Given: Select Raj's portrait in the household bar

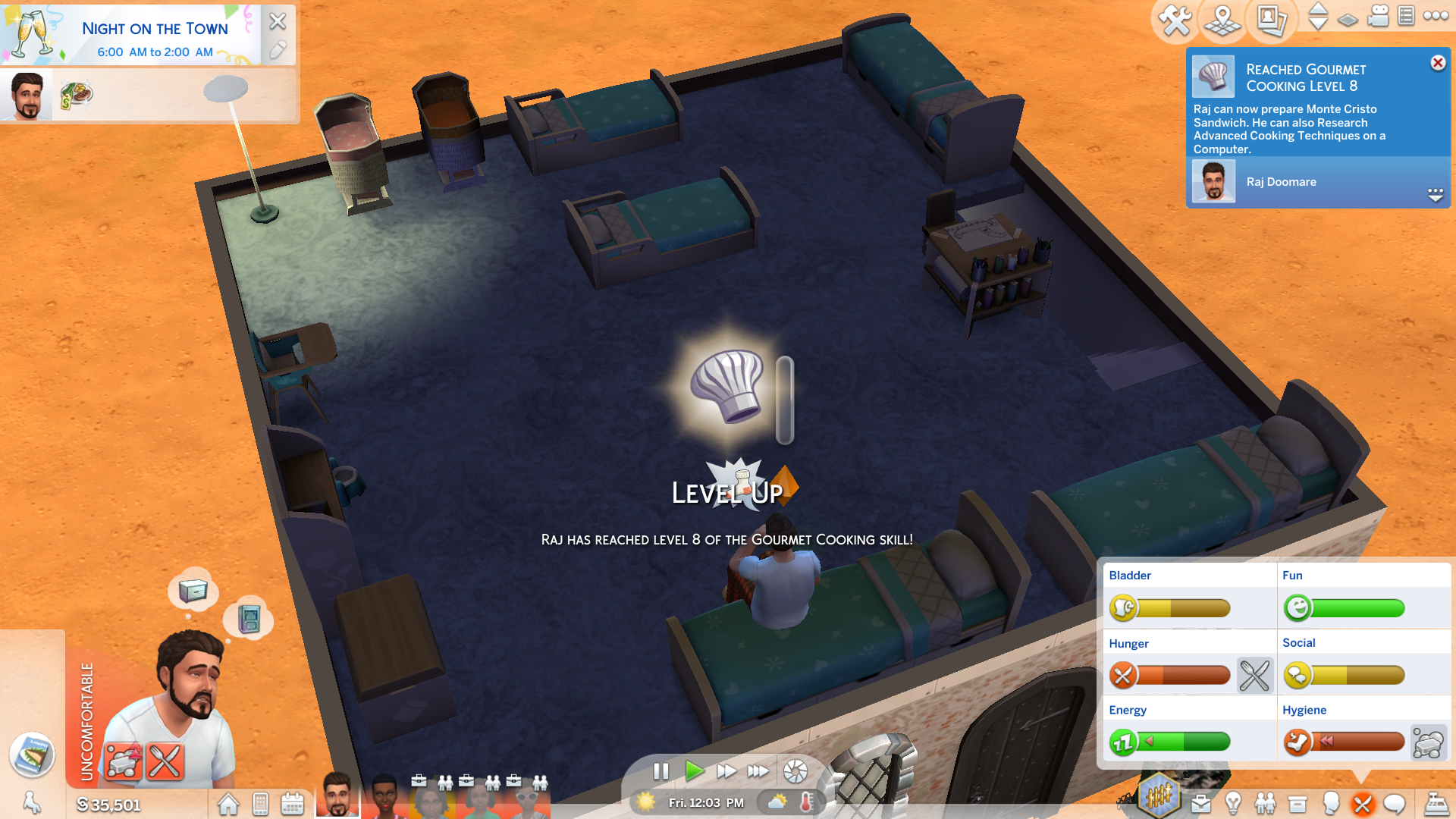Looking at the screenshot, I should [x=337, y=795].
